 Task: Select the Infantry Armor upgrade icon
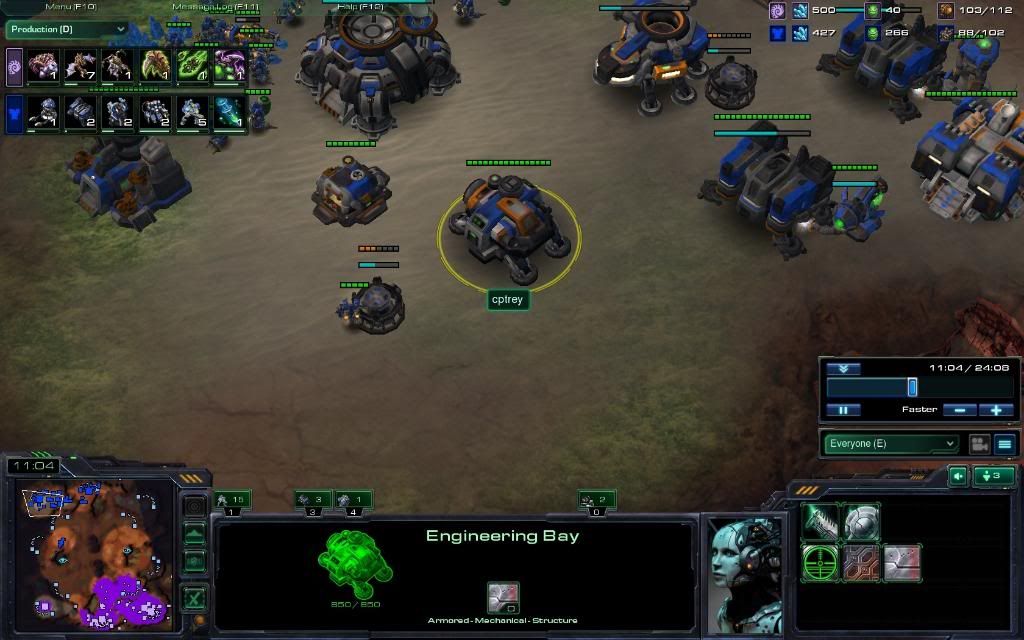click(862, 522)
